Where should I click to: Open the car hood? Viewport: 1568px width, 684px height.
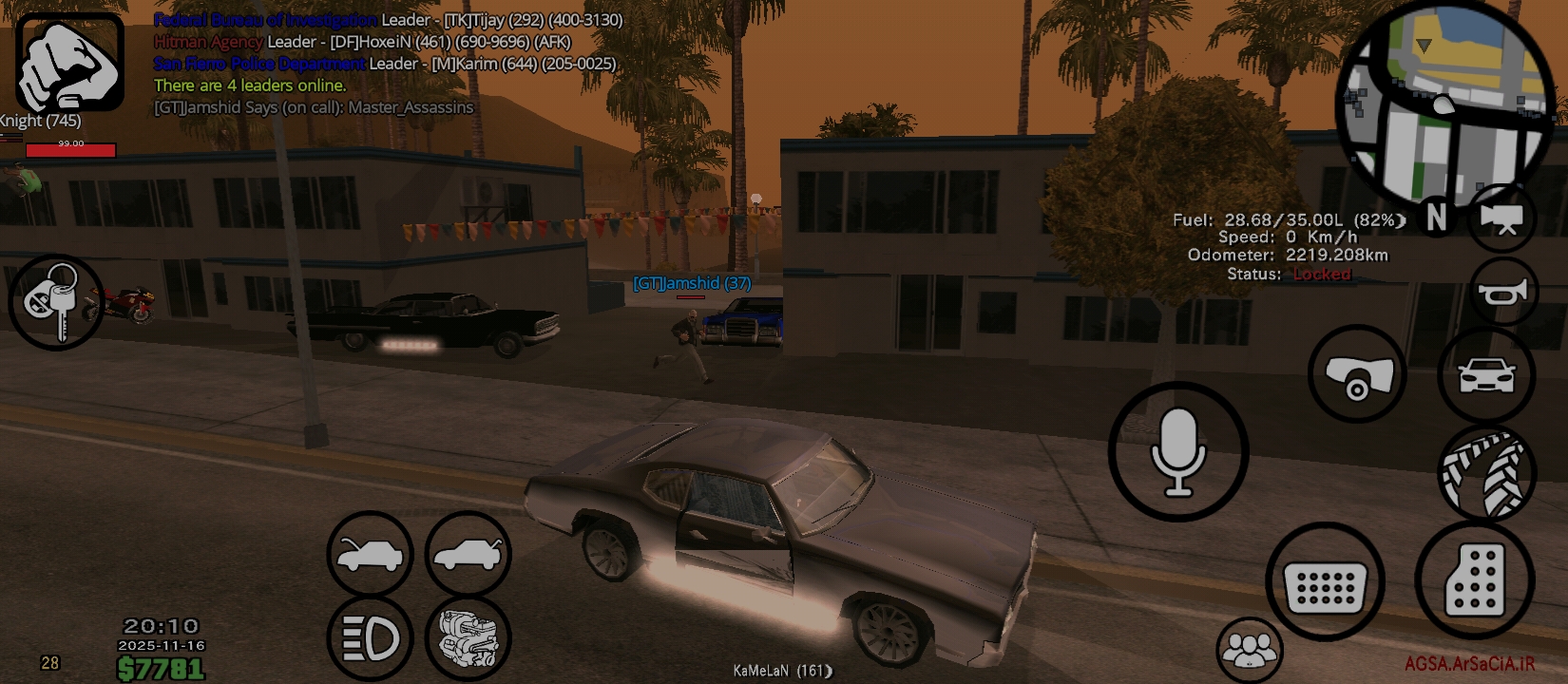[x=370, y=555]
